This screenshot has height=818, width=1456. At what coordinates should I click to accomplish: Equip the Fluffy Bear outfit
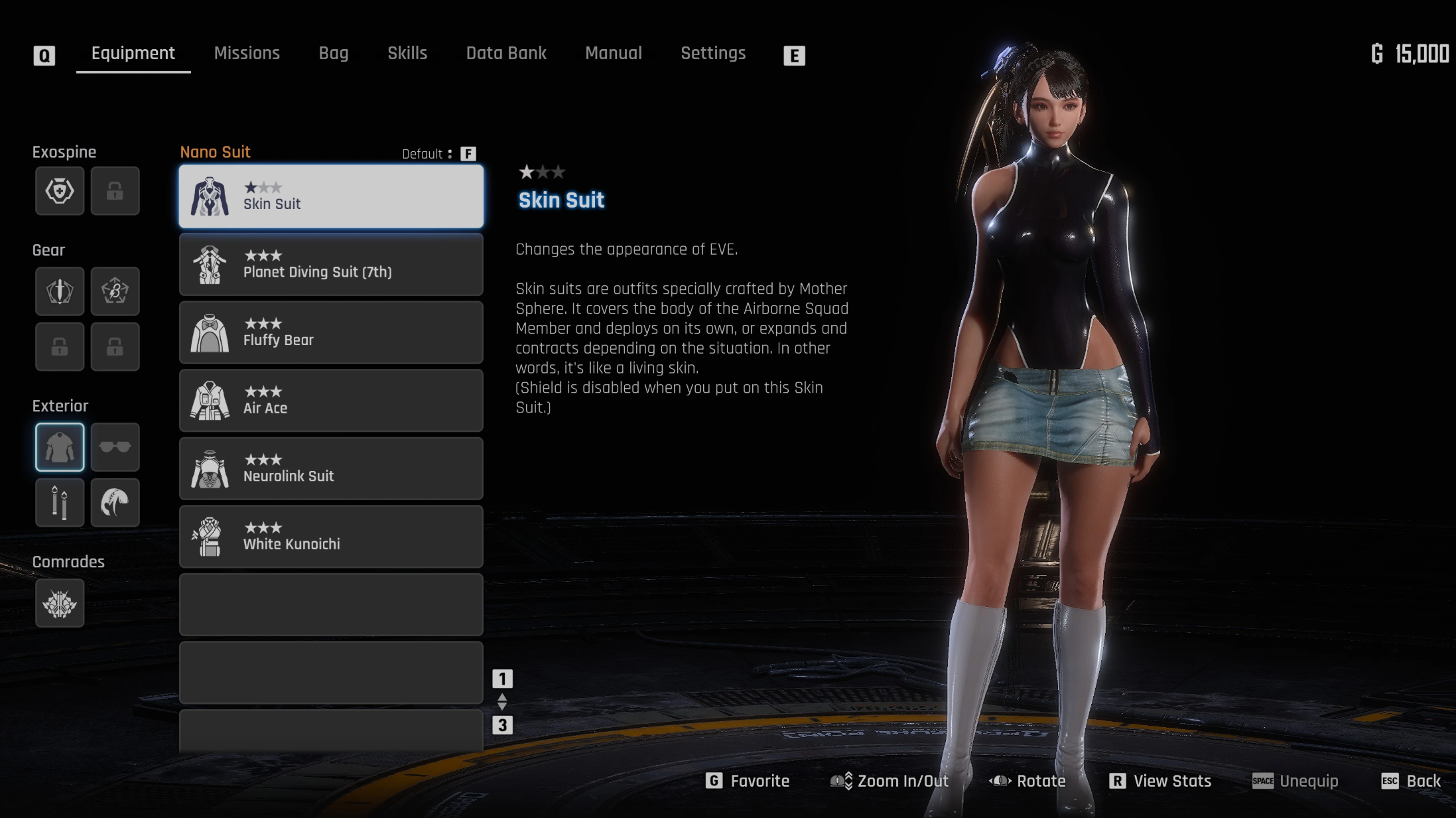(x=331, y=333)
